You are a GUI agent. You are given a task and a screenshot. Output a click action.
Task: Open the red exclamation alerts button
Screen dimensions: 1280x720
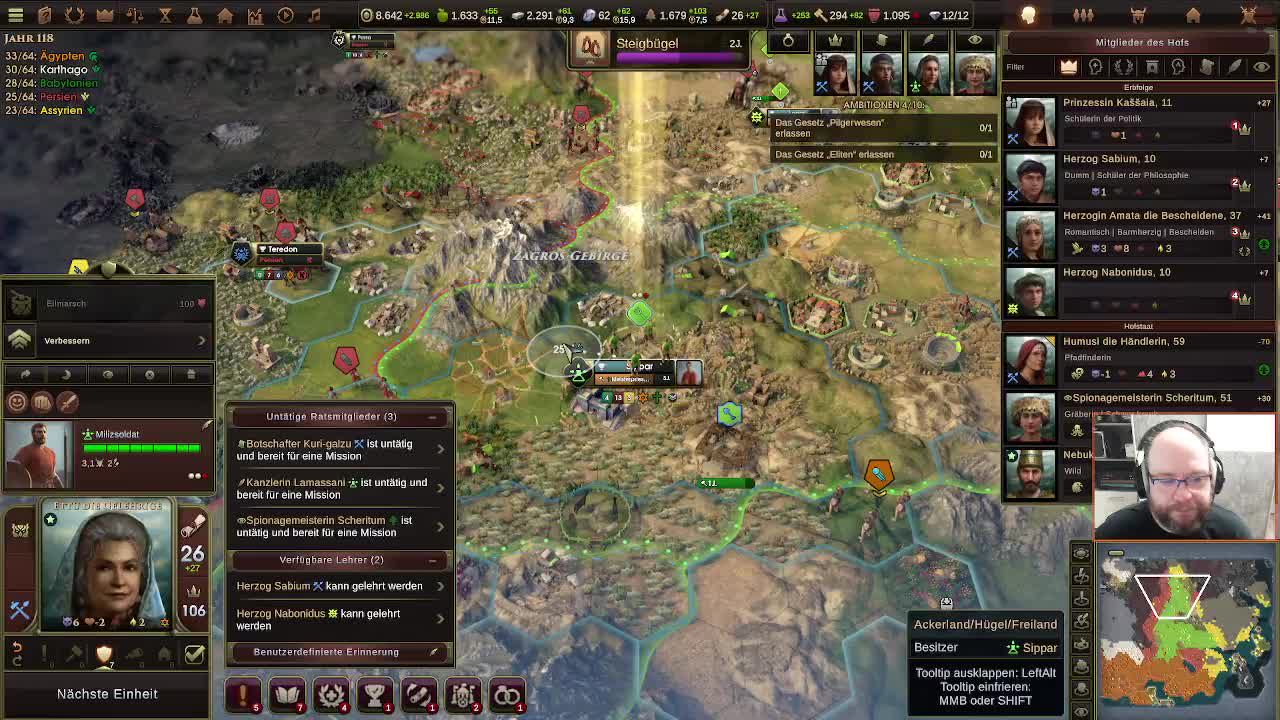tap(243, 694)
